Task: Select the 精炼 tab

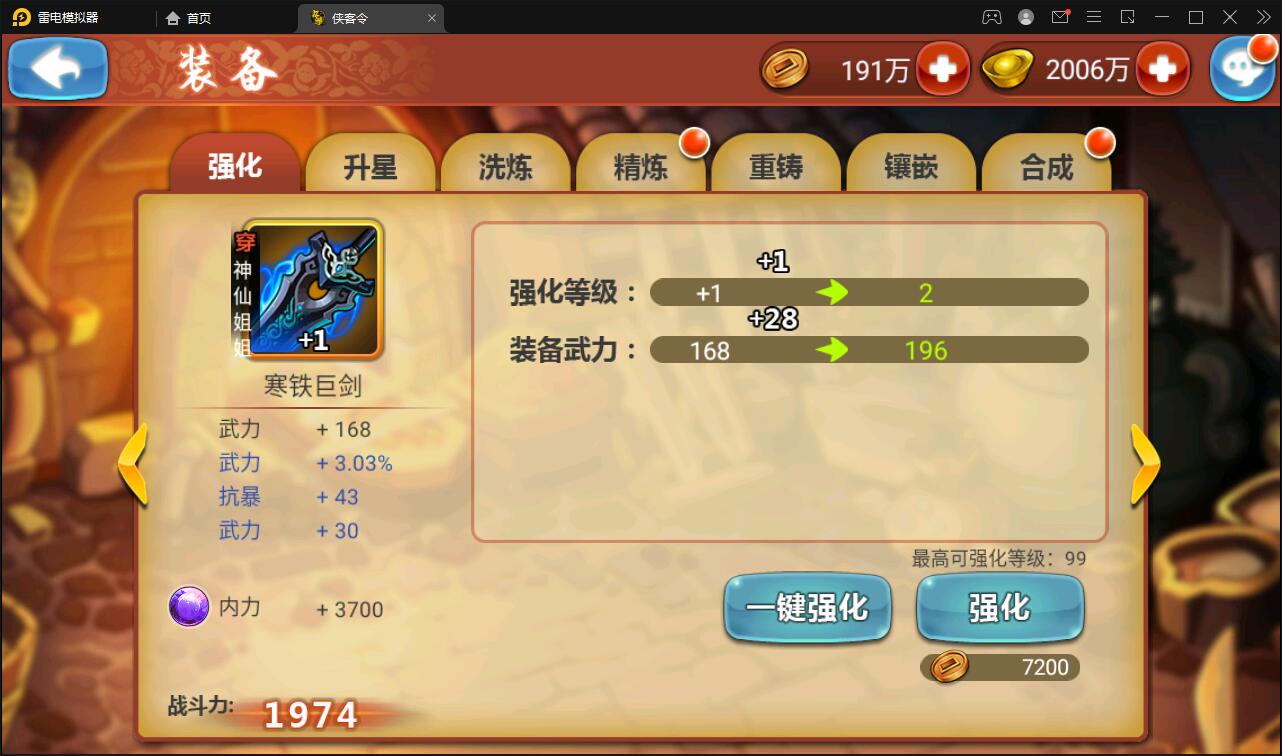Action: pyautogui.click(x=641, y=167)
